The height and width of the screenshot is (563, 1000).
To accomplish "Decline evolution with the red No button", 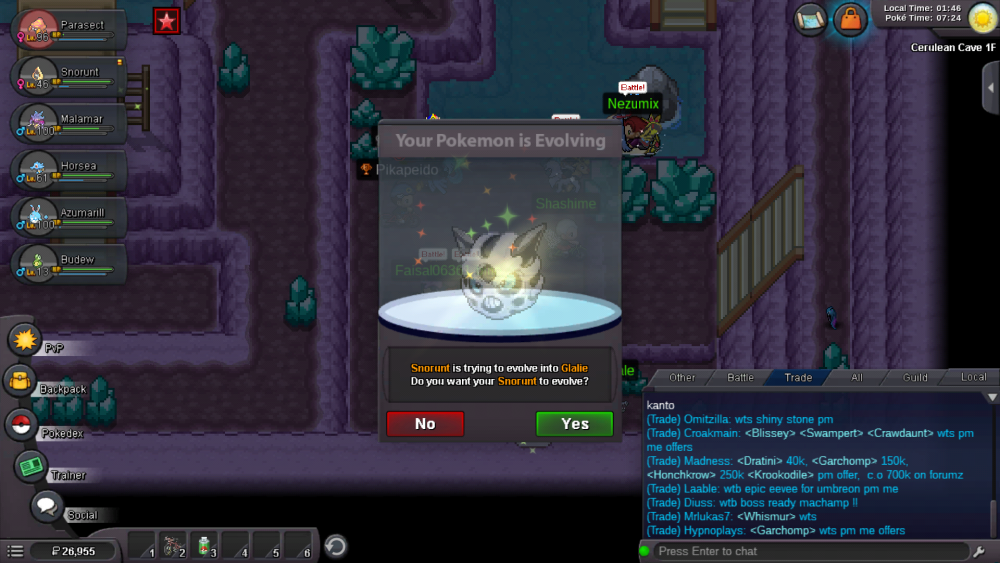I will tap(425, 424).
